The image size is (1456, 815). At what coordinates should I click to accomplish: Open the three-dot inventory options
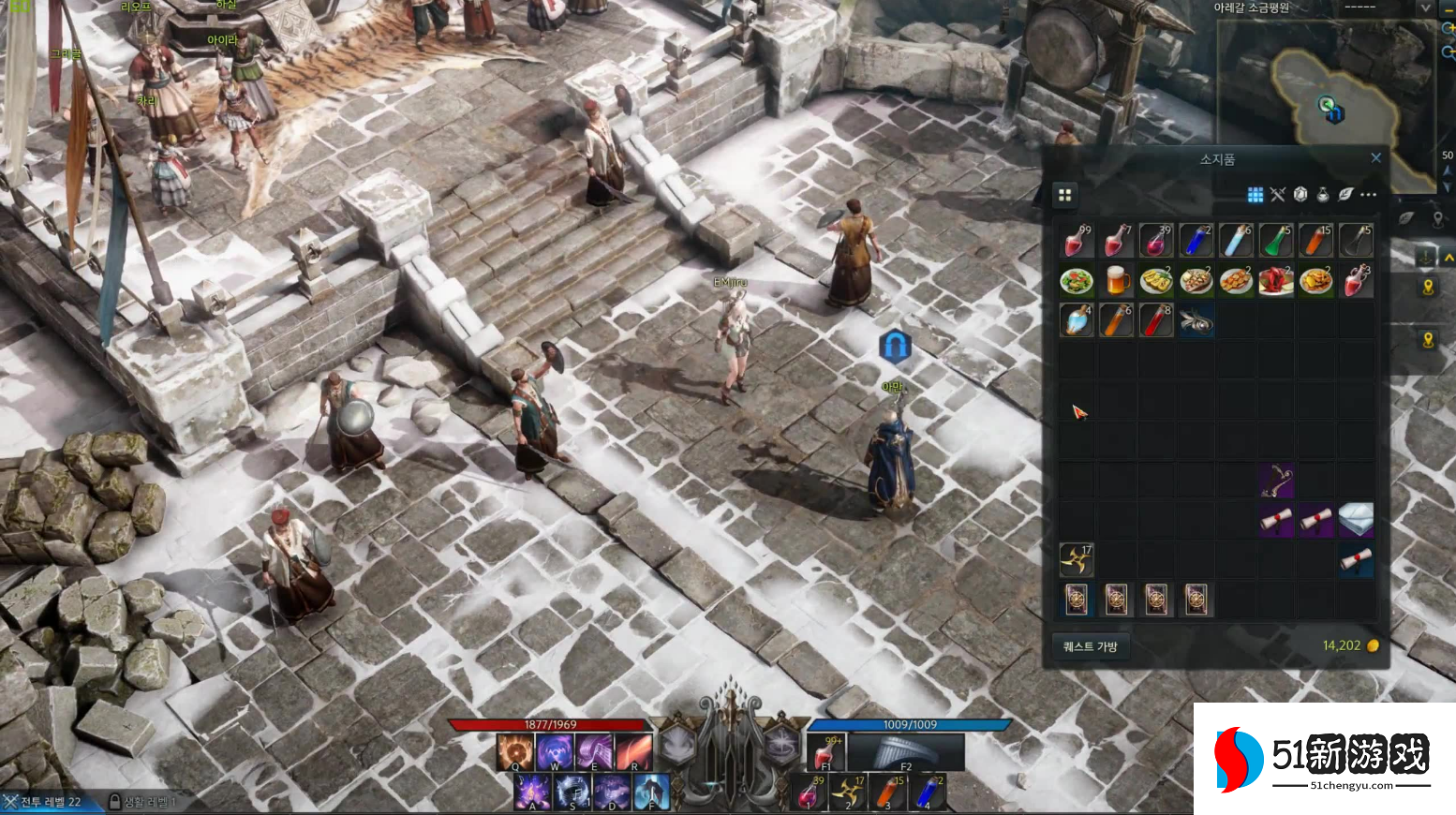coord(1369,195)
